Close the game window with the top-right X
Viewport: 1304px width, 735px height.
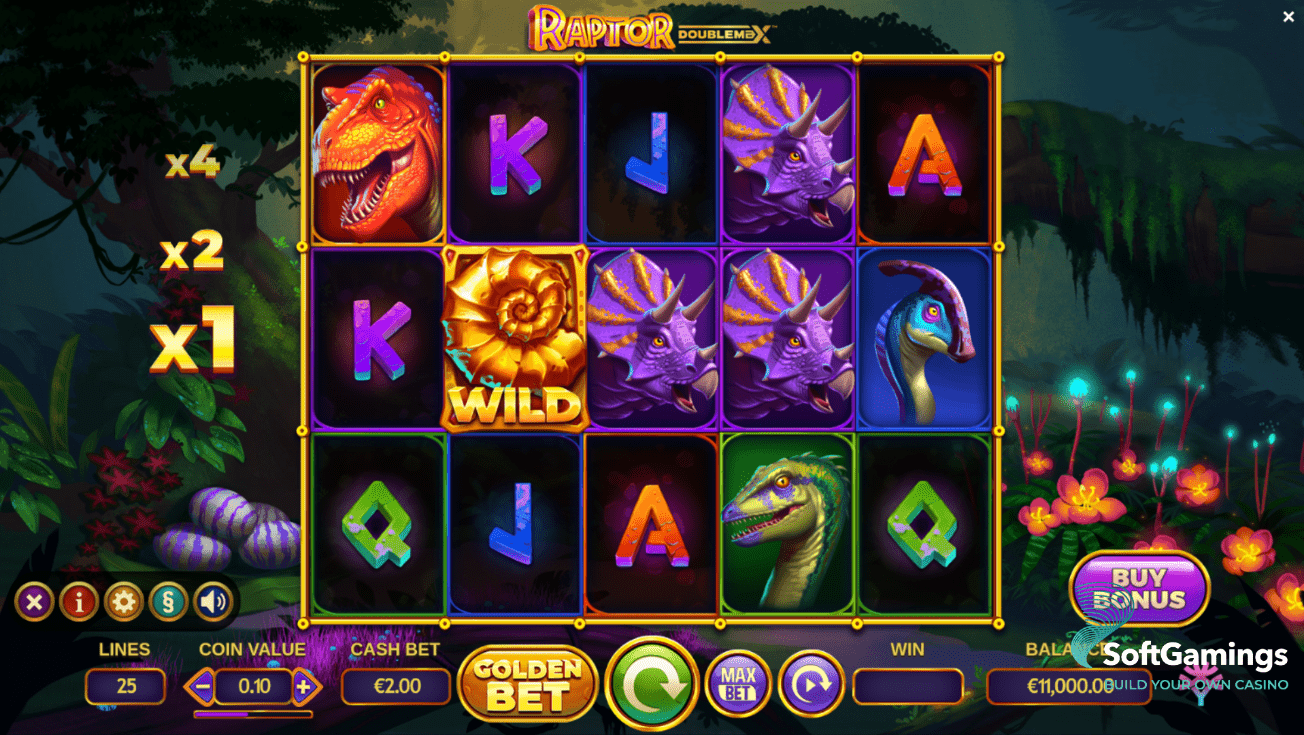(1288, 16)
